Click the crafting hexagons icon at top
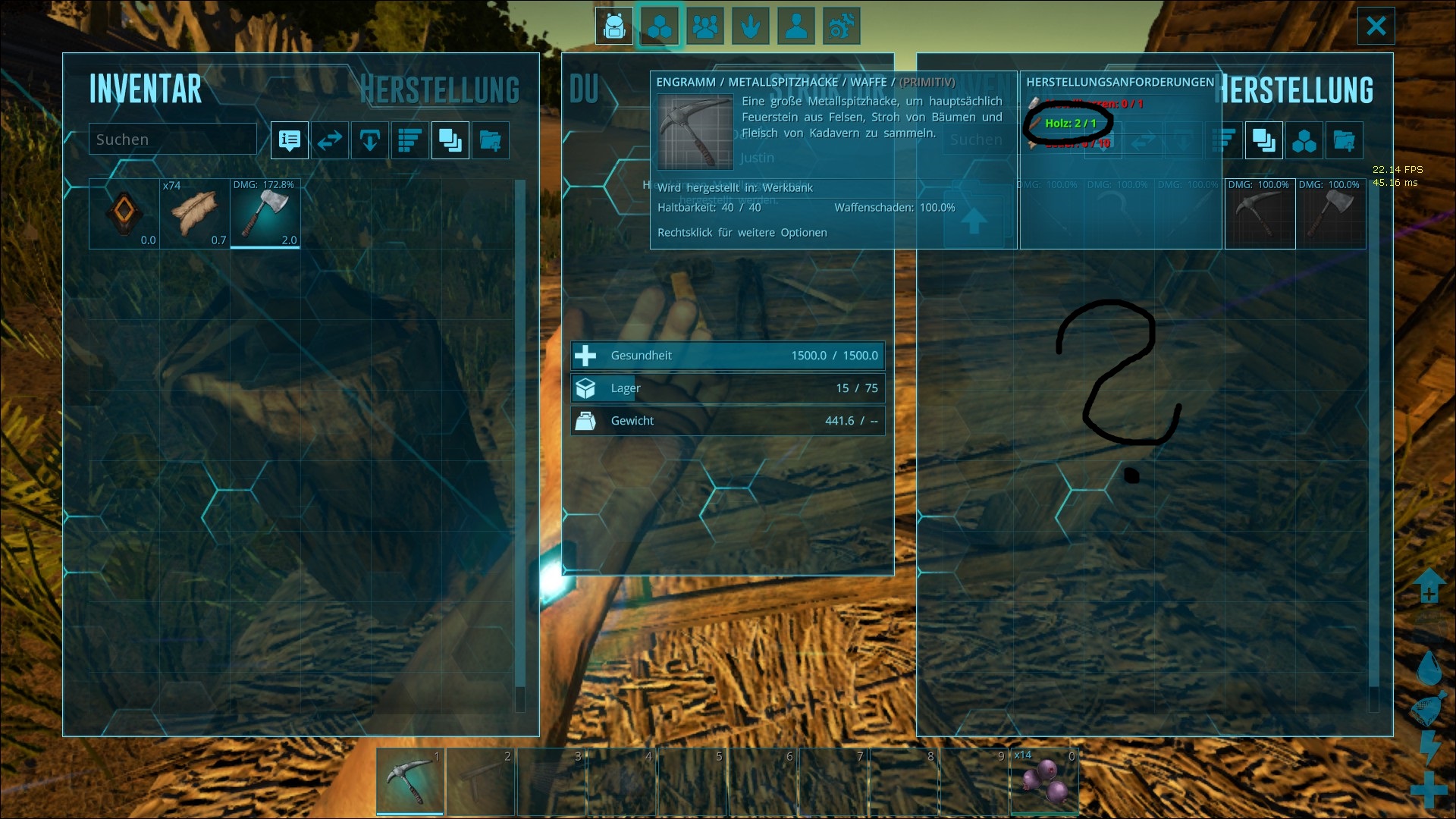The height and width of the screenshot is (819, 1456). pos(659,26)
